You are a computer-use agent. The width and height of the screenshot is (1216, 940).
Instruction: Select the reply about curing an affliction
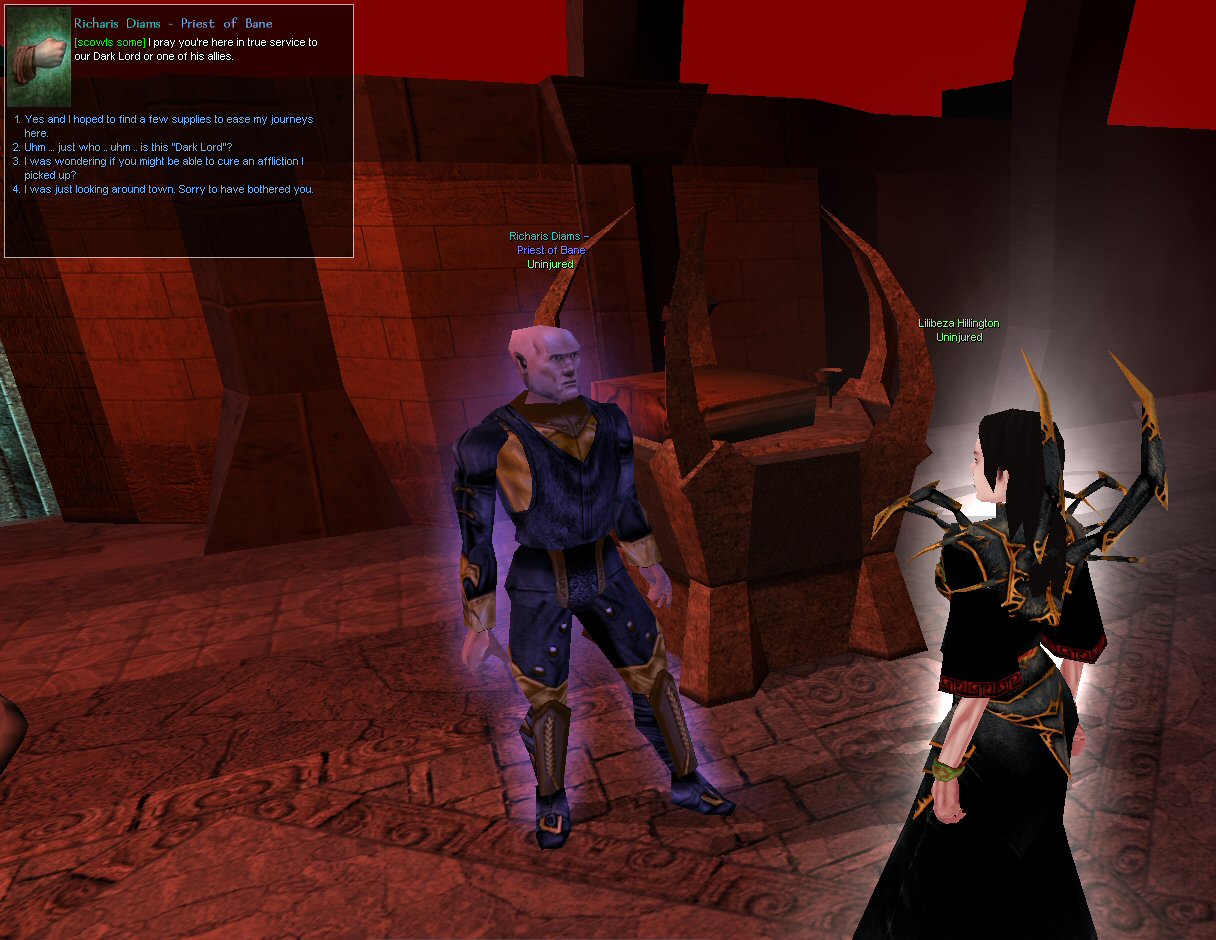[x=164, y=161]
